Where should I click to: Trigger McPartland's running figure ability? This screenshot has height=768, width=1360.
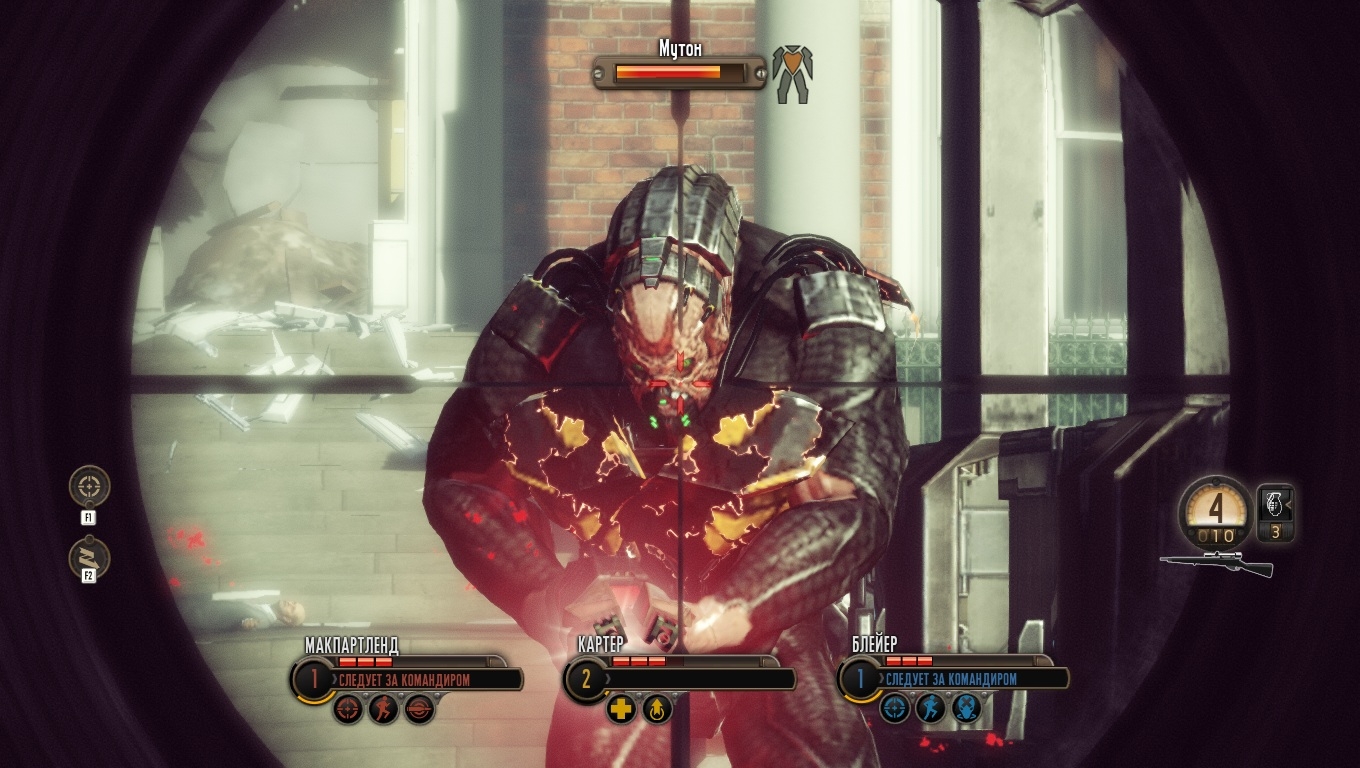point(383,709)
